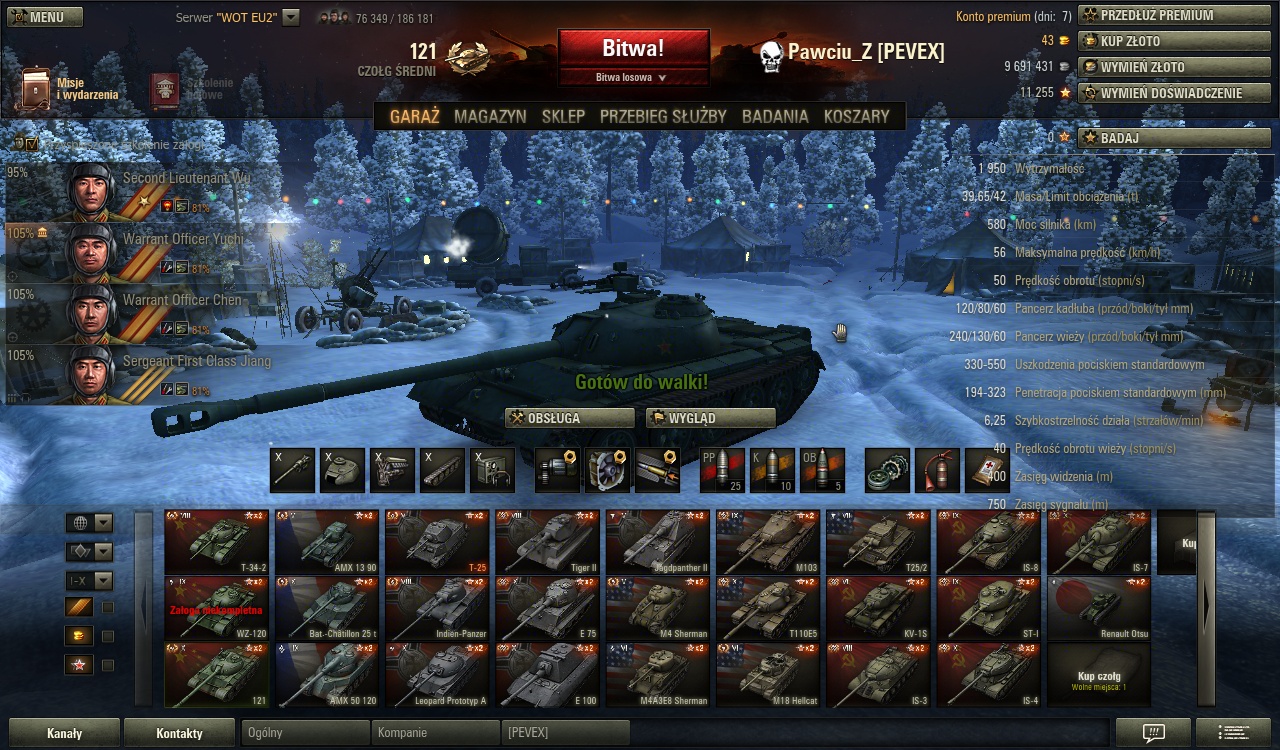Open the server selection dropdown
Image resolution: width=1280 pixels, height=750 pixels.
291,17
